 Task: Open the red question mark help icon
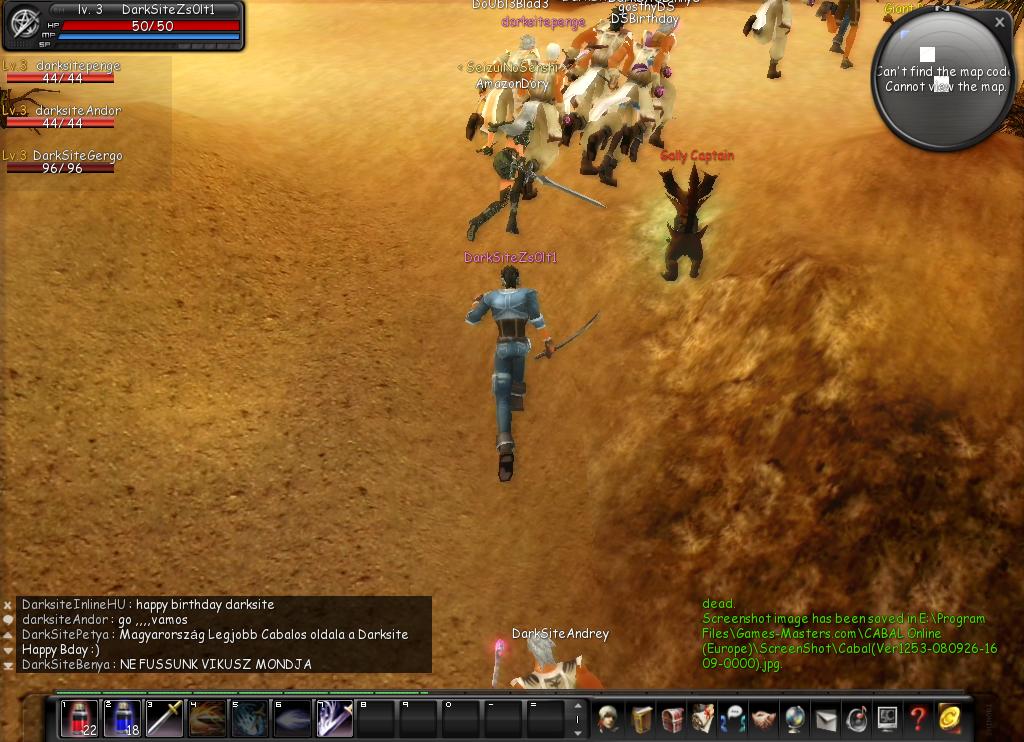click(x=918, y=719)
